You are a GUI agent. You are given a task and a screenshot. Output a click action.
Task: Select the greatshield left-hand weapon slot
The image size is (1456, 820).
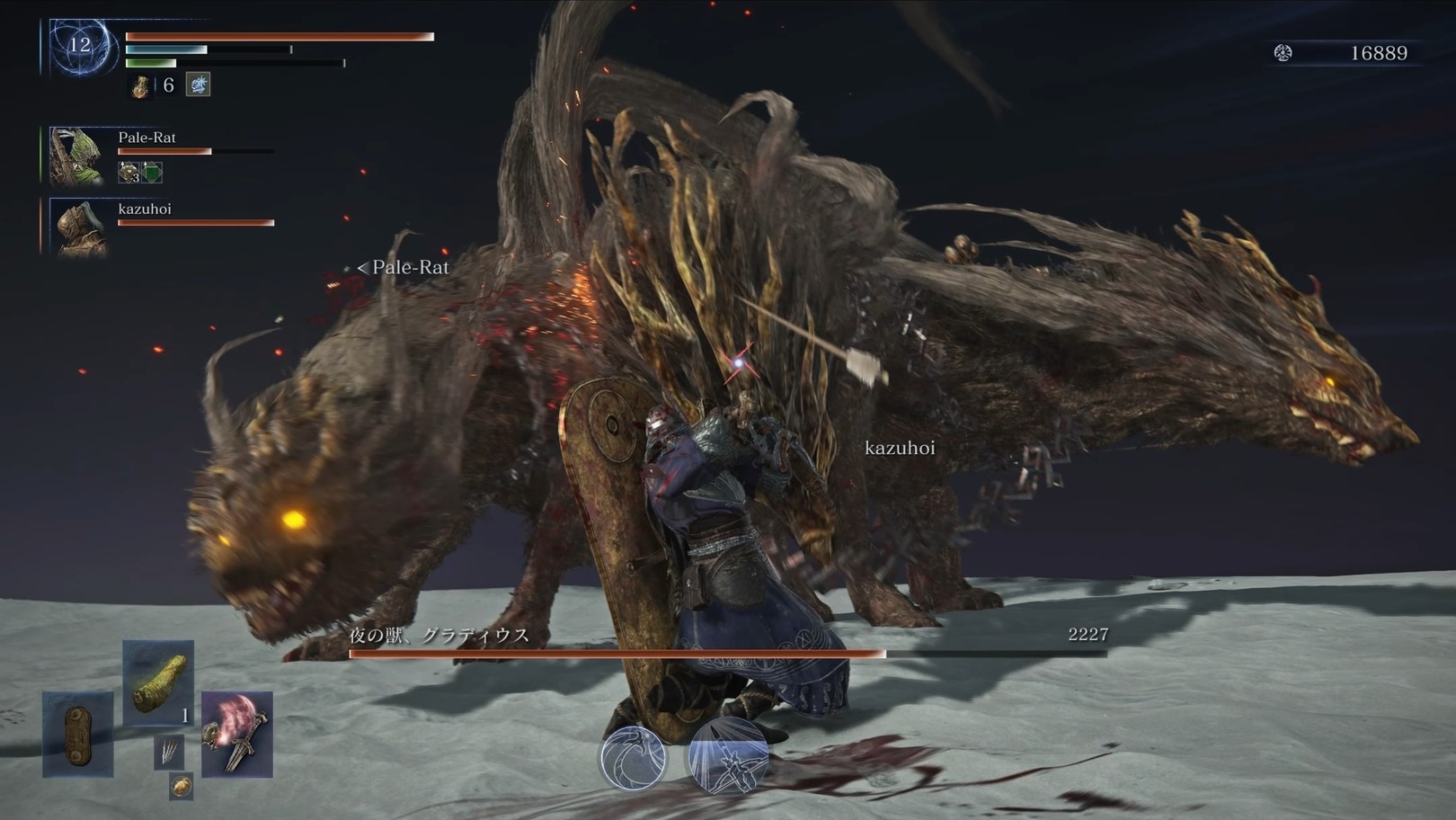click(77, 733)
